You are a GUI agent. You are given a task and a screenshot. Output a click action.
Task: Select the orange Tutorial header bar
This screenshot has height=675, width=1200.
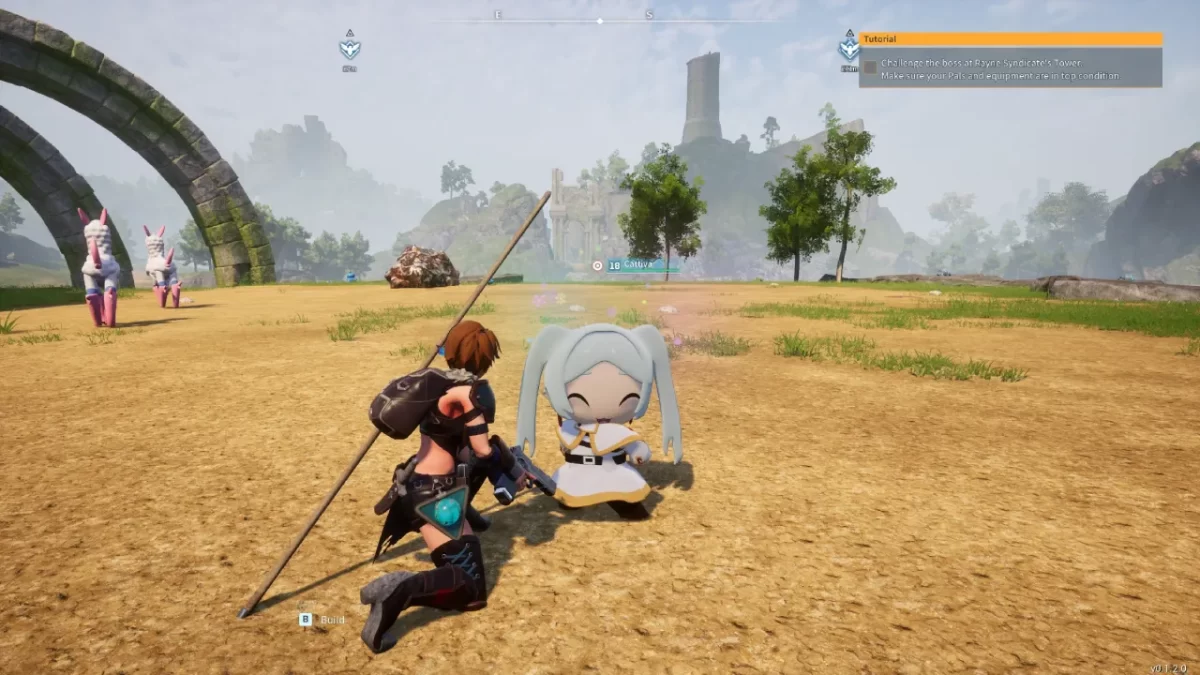click(1010, 39)
